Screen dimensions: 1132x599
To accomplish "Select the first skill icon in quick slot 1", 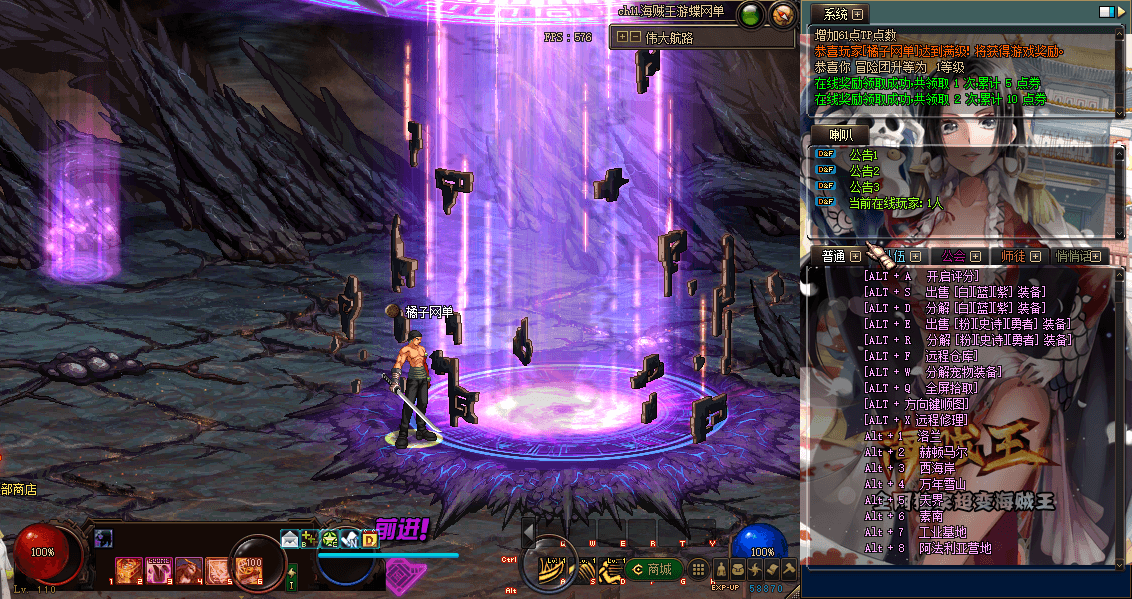I will 128,570.
